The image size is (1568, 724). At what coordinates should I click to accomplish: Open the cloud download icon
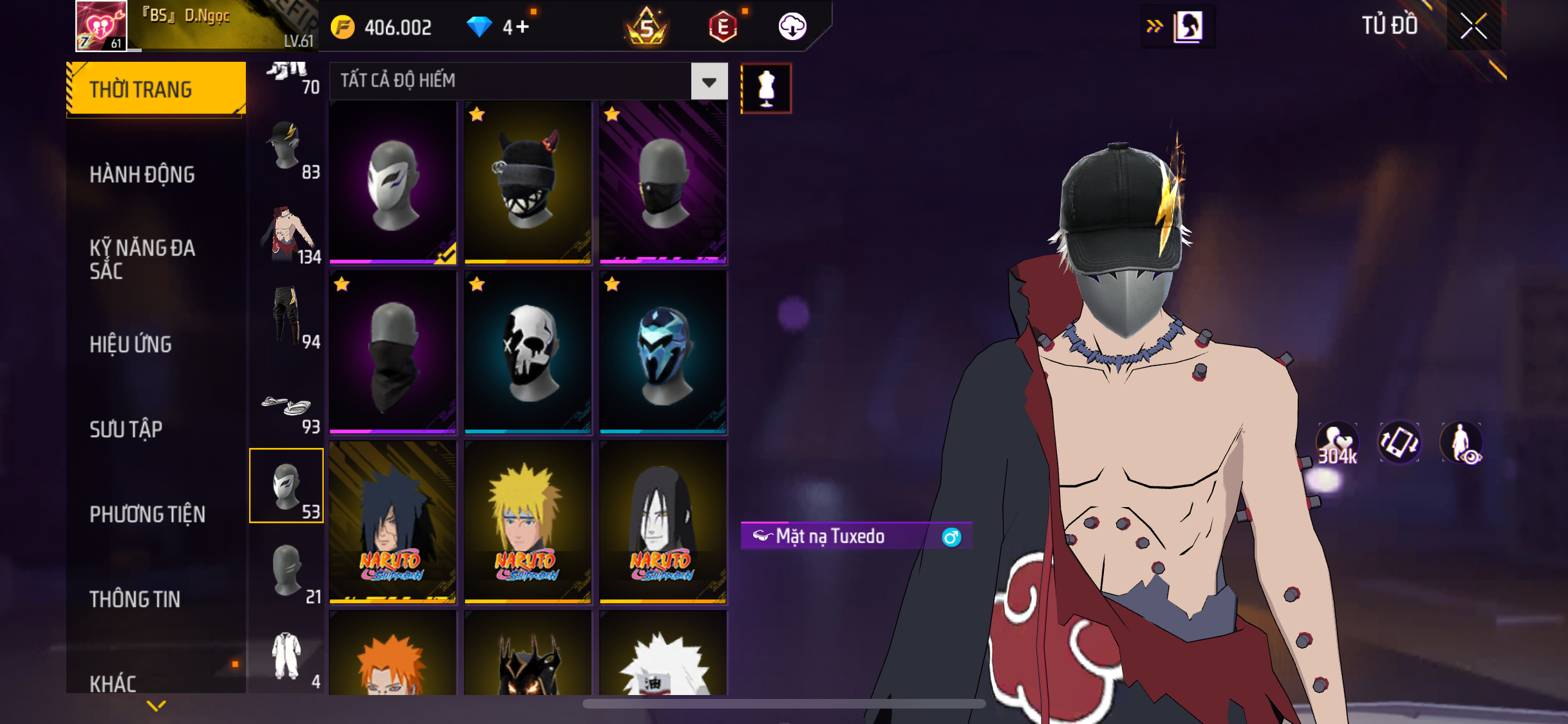pyautogui.click(x=792, y=27)
